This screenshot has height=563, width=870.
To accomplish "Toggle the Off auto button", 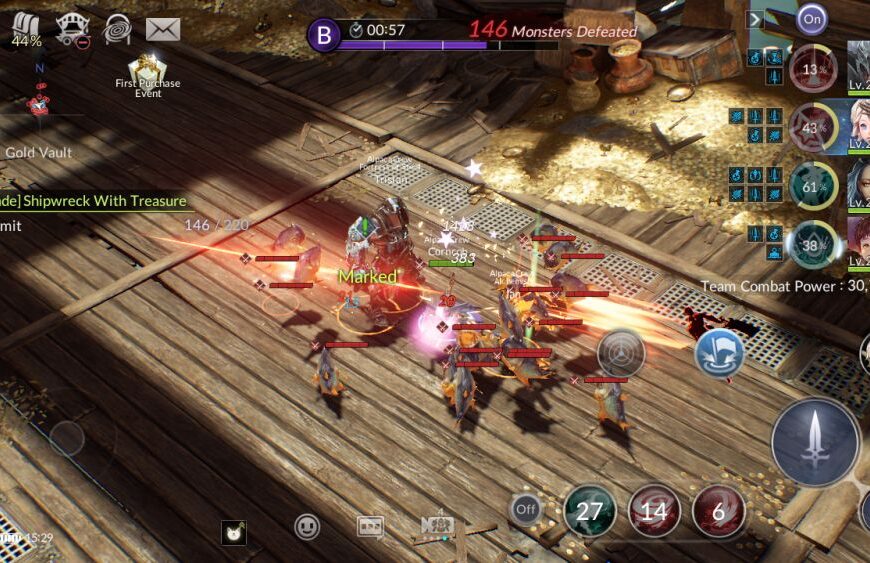I will coord(526,510).
